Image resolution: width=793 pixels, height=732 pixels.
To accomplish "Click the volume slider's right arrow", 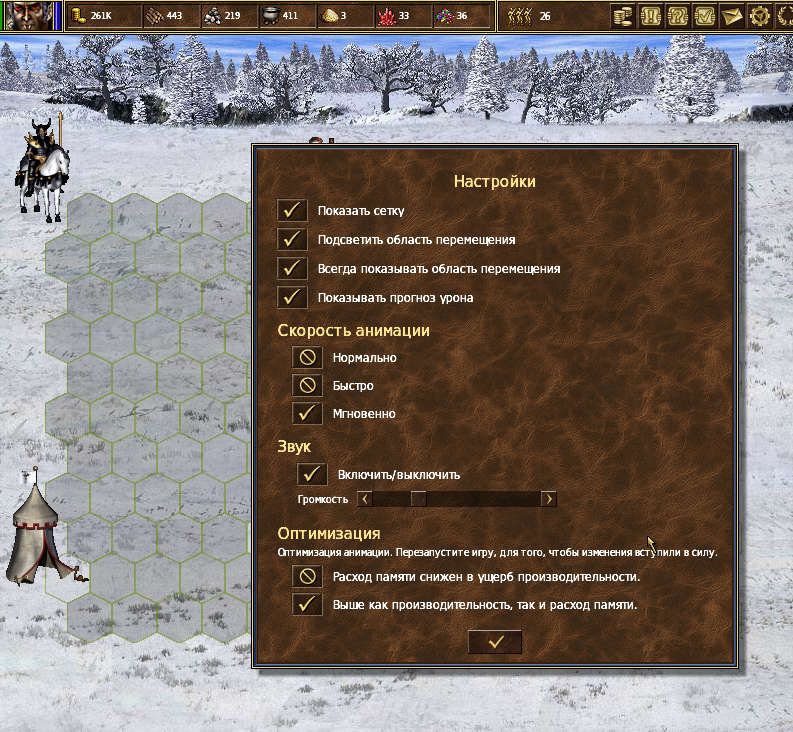I will click(x=548, y=498).
